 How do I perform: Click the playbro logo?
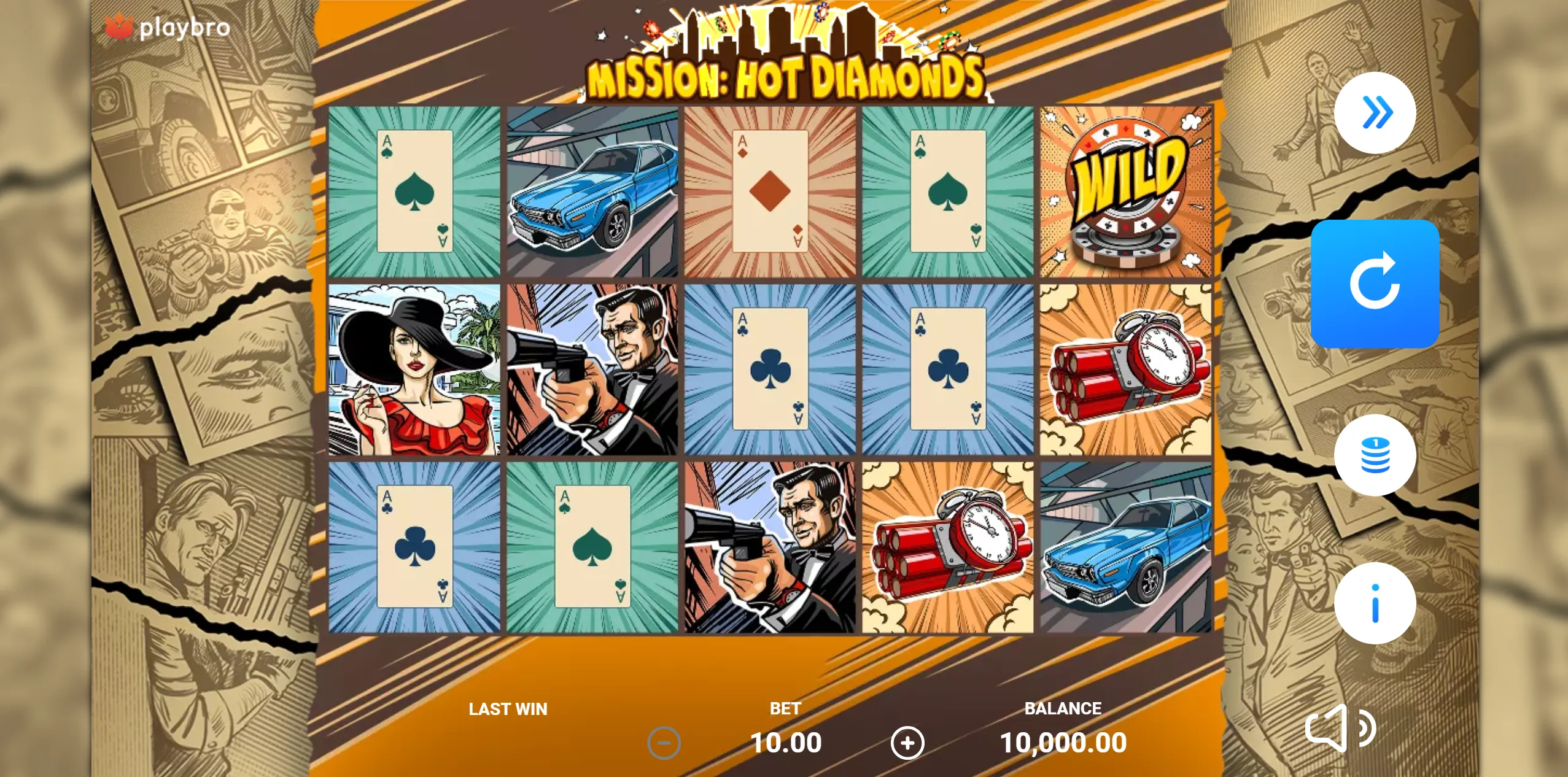pos(167,28)
